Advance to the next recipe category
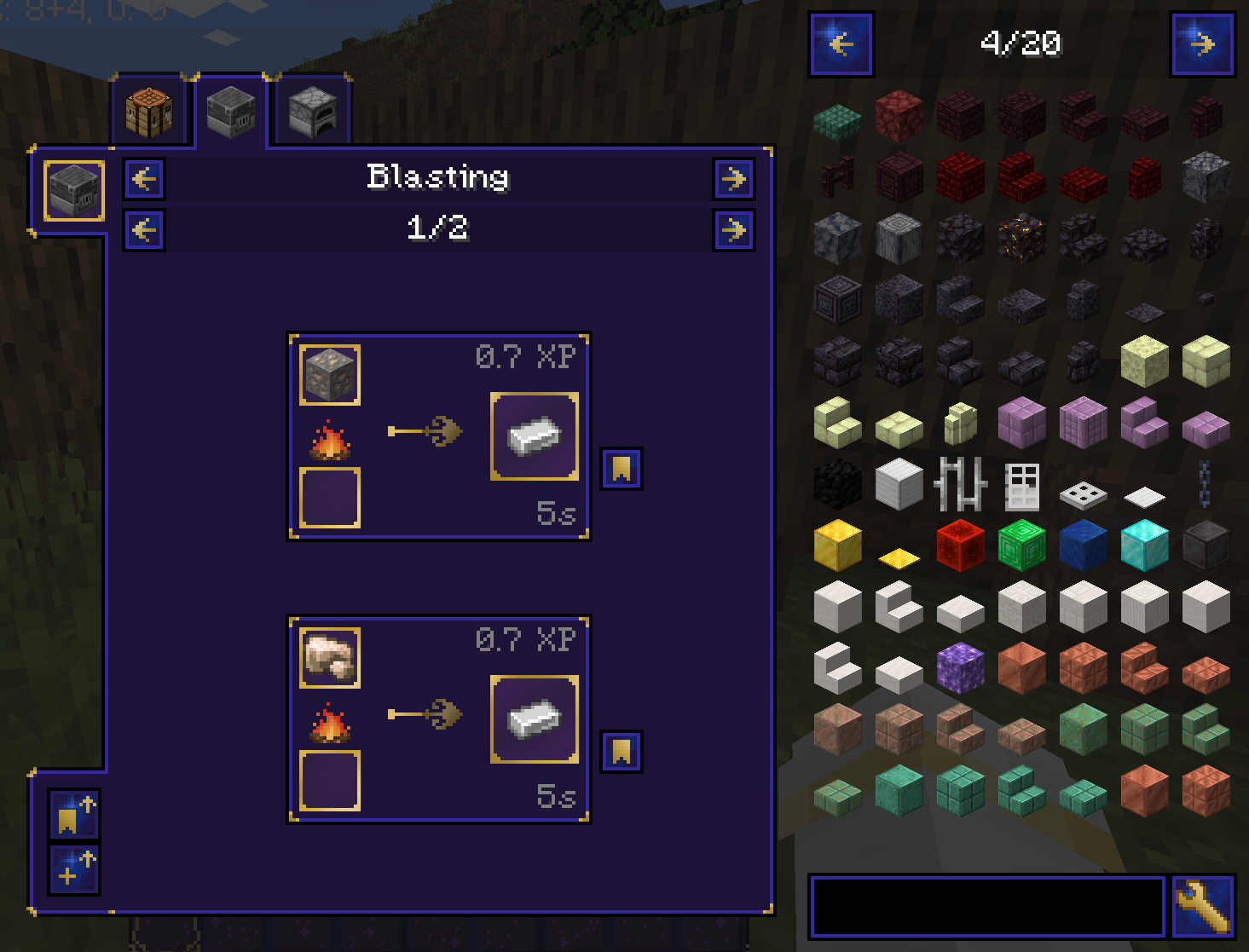 coord(734,179)
